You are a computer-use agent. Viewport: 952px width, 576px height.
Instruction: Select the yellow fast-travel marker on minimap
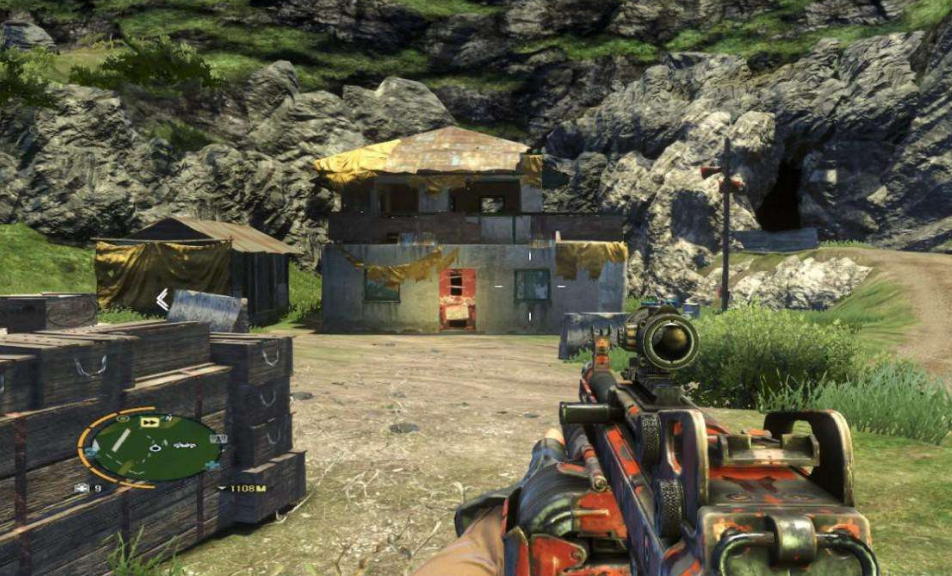click(150, 423)
